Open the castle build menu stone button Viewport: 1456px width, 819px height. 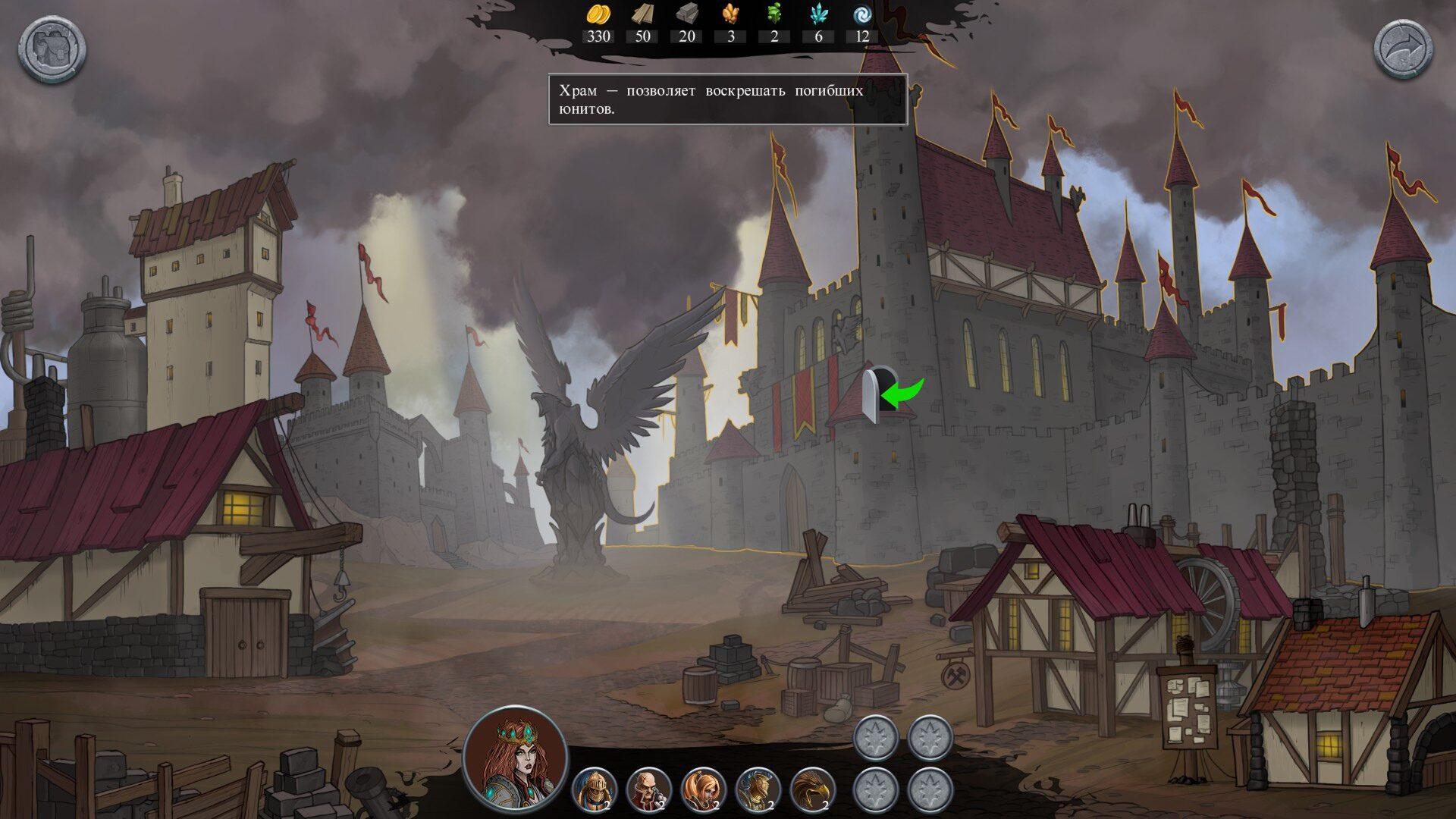(52, 50)
